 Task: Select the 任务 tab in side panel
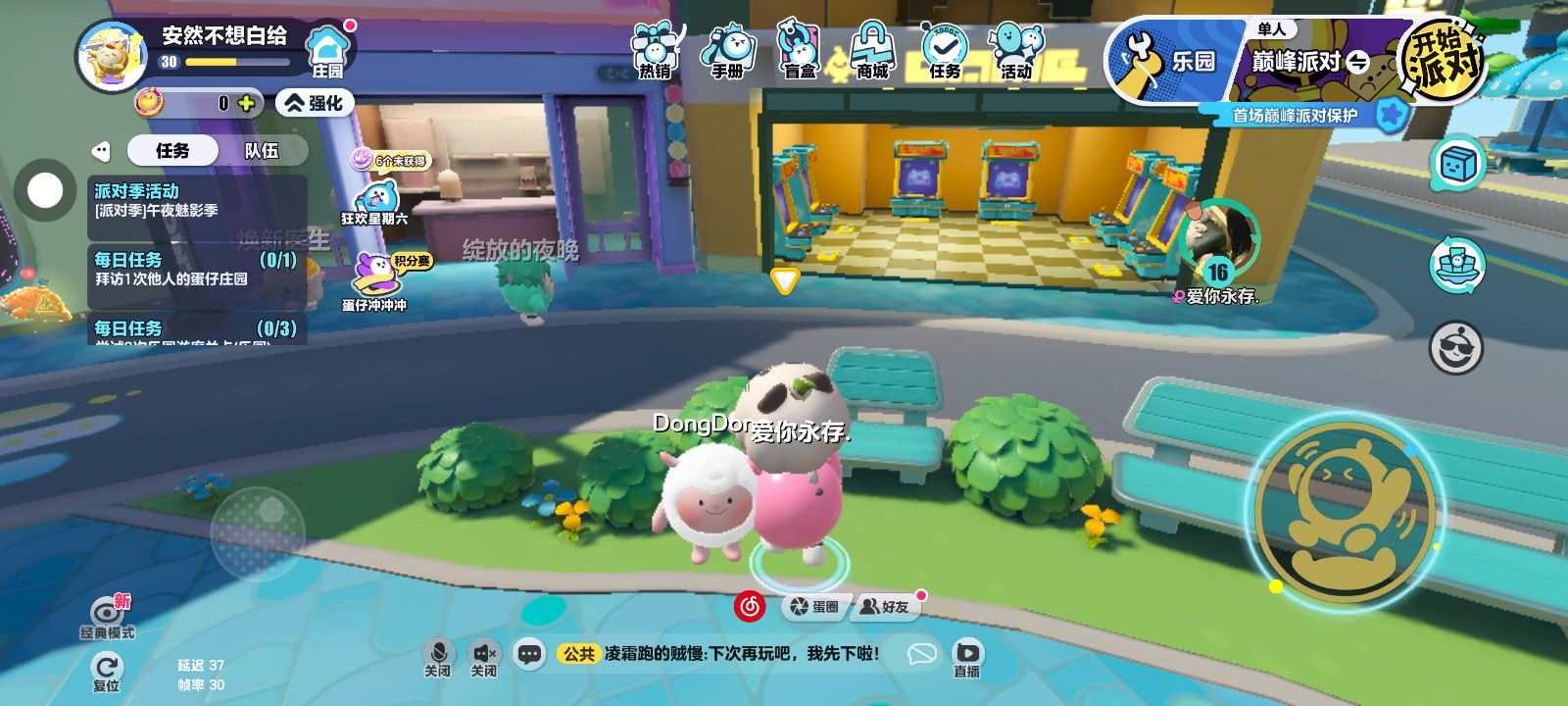[172, 150]
